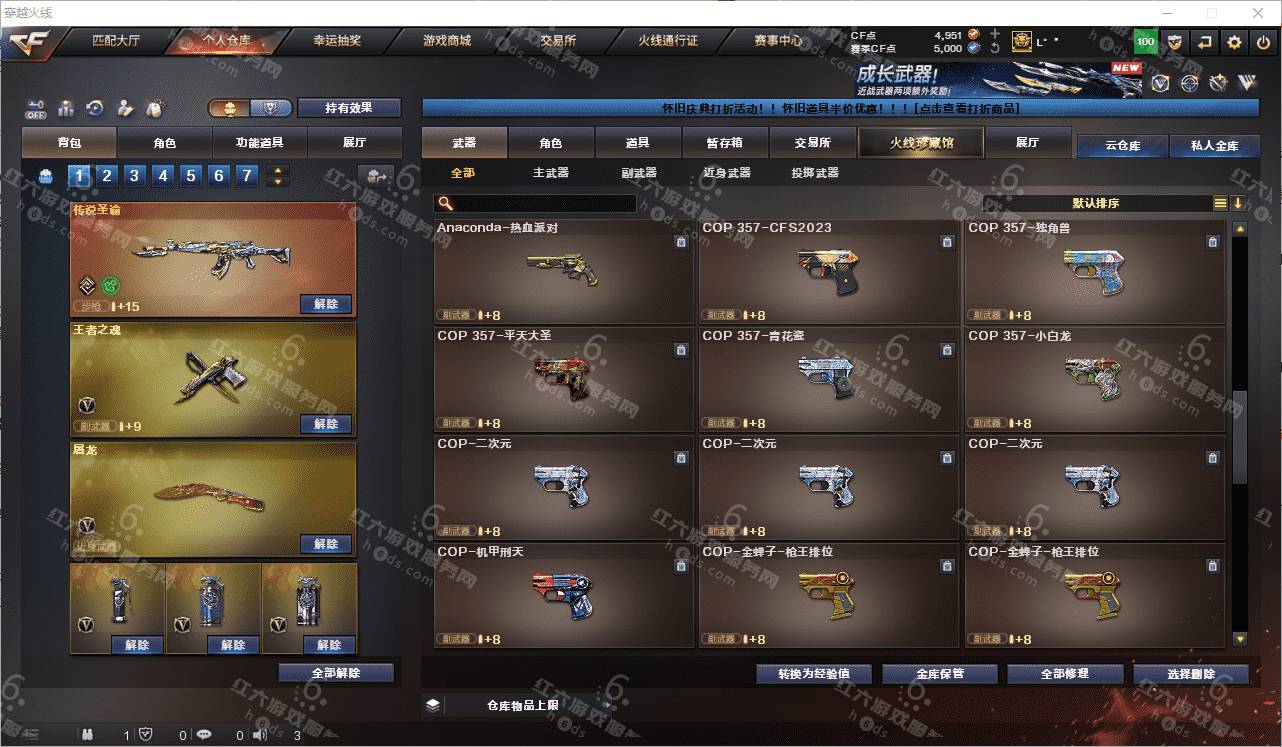Show 近身武器 melee weapons category
The height and width of the screenshot is (747, 1282).
pos(727,173)
